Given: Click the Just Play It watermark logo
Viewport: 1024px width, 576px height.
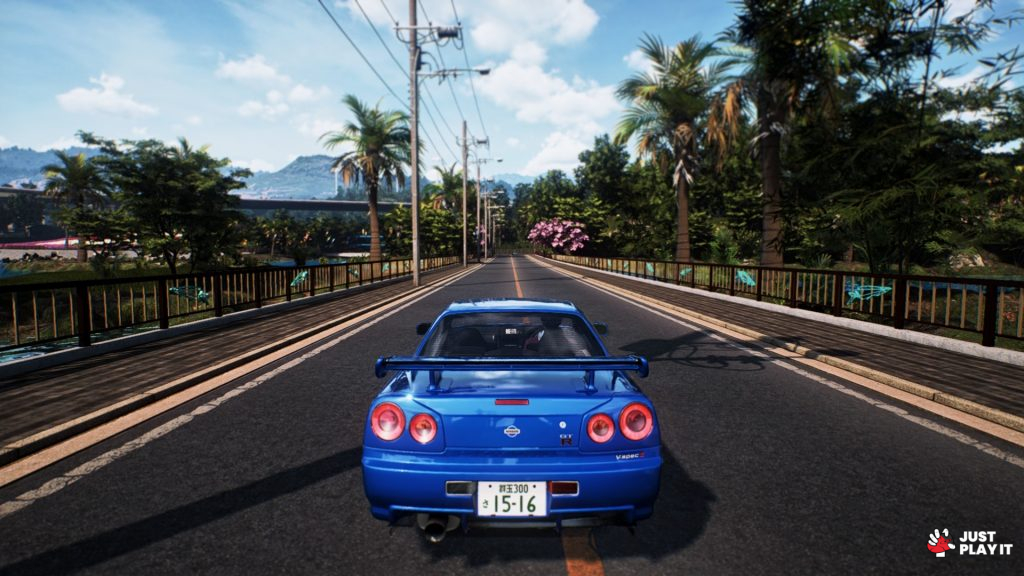Looking at the screenshot, I should (x=968, y=543).
